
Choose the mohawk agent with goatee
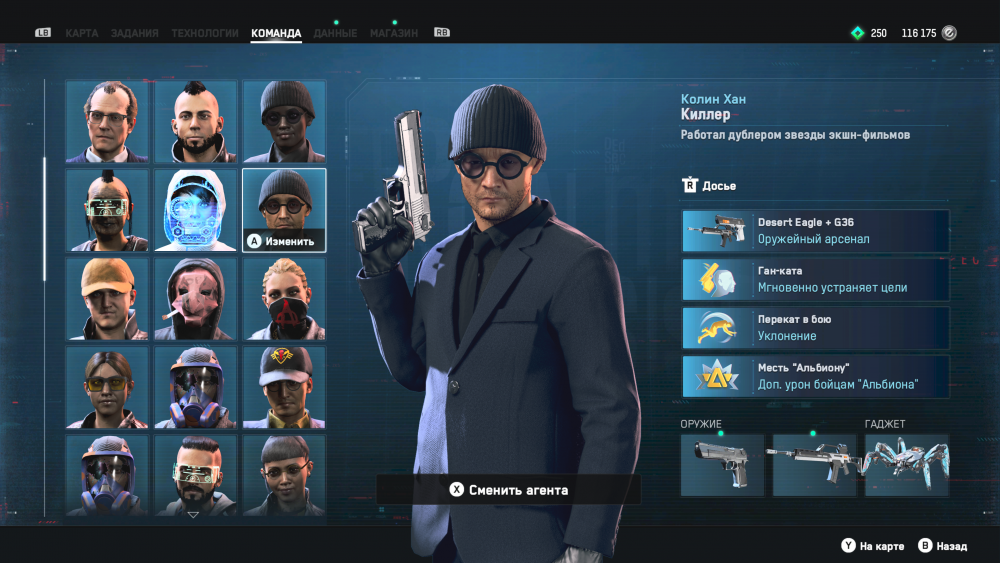[x=196, y=121]
